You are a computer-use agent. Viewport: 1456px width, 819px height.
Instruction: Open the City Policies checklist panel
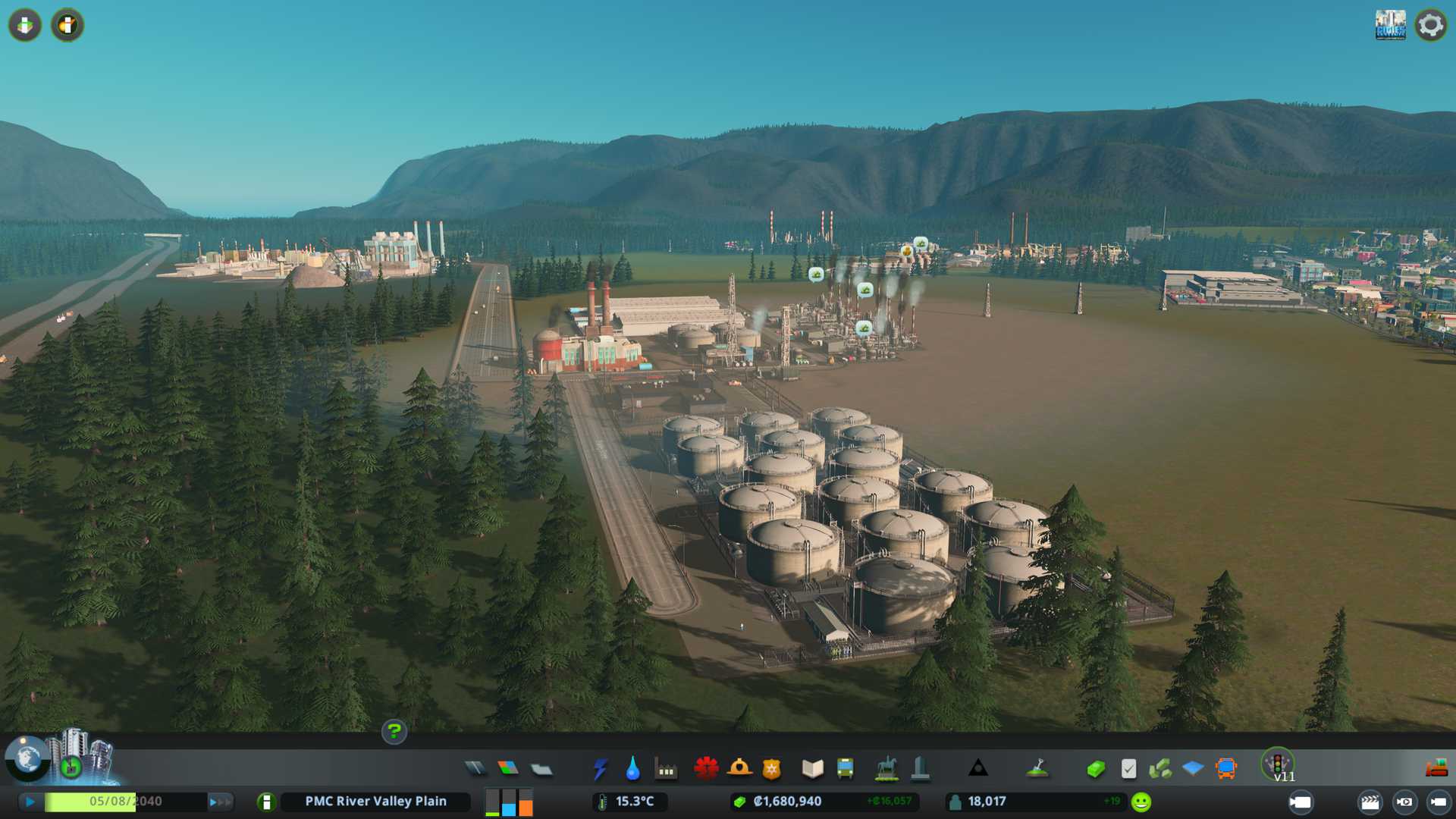click(1128, 769)
